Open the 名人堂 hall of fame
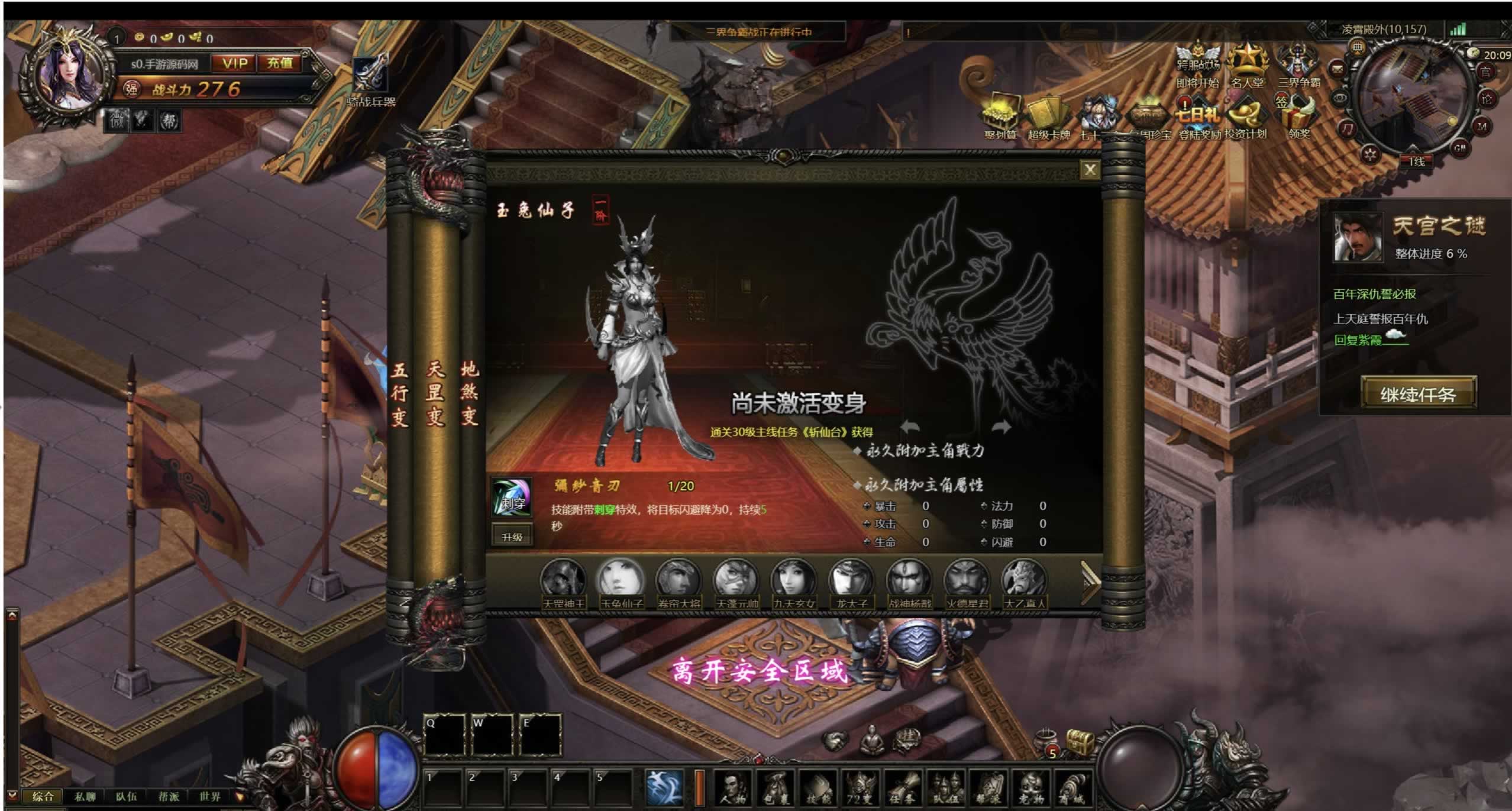The width and height of the screenshot is (1512, 811). [x=1247, y=64]
